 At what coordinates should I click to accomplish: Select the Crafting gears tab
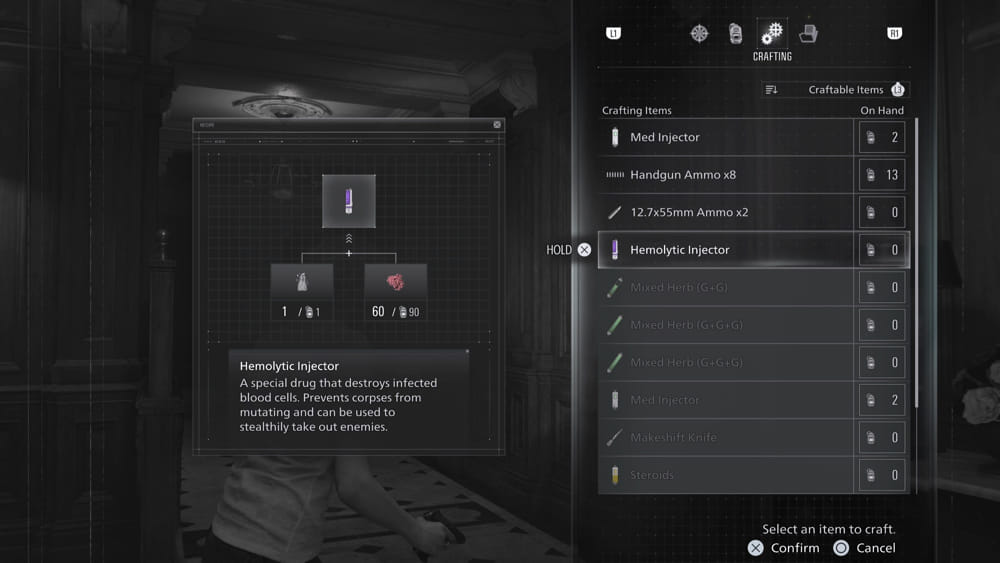click(x=772, y=33)
